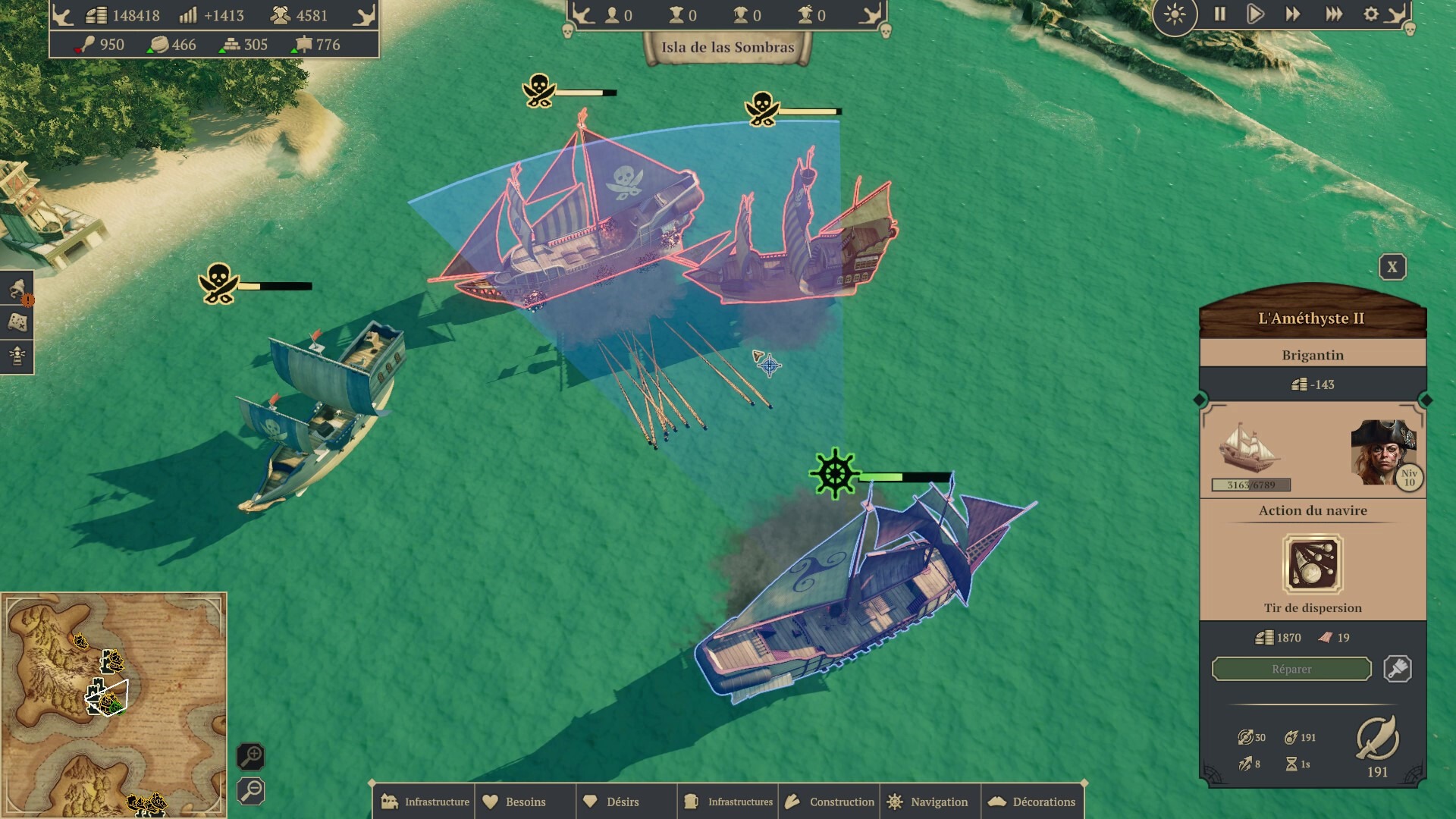The height and width of the screenshot is (819, 1456).
Task: Close the L'Améthyste II ship panel
Action: (1392, 267)
